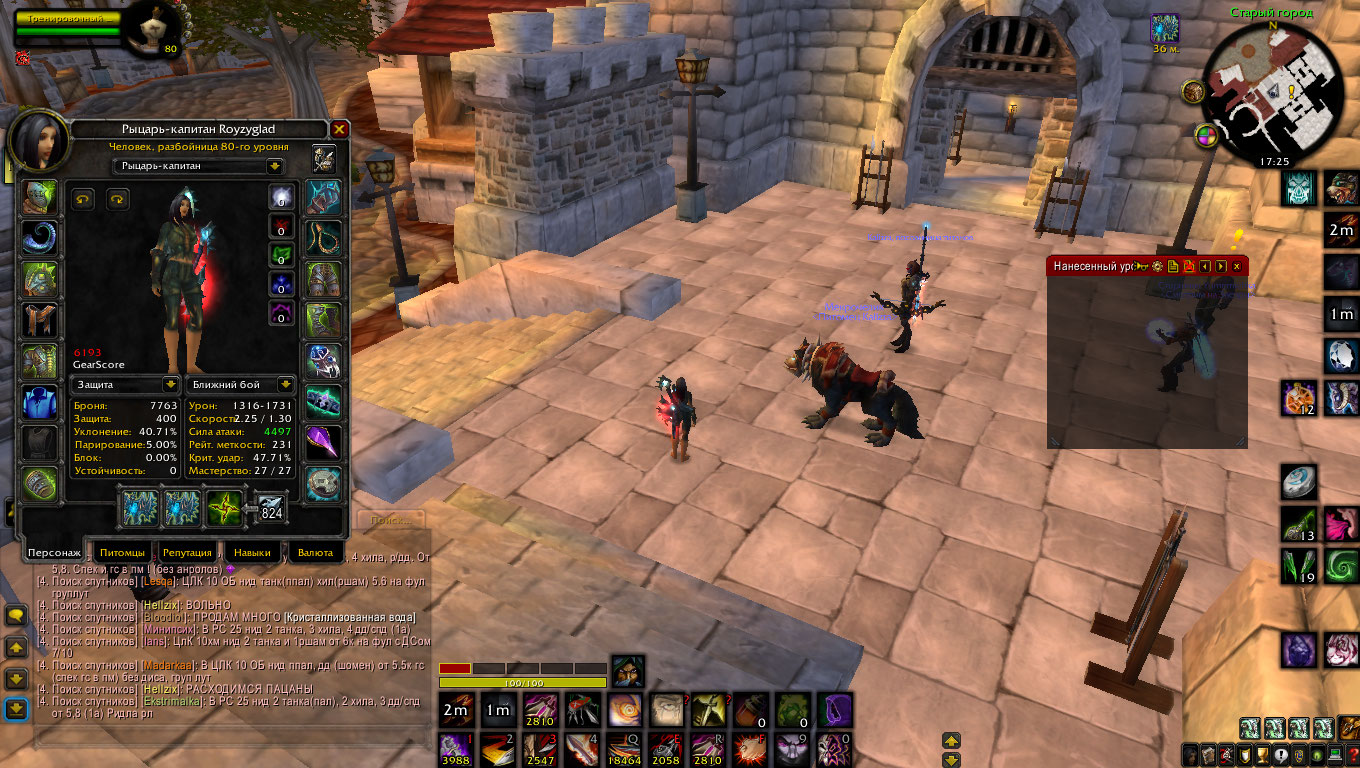Switch to the Валюта tab
The width and height of the screenshot is (1360, 768).
coord(316,552)
